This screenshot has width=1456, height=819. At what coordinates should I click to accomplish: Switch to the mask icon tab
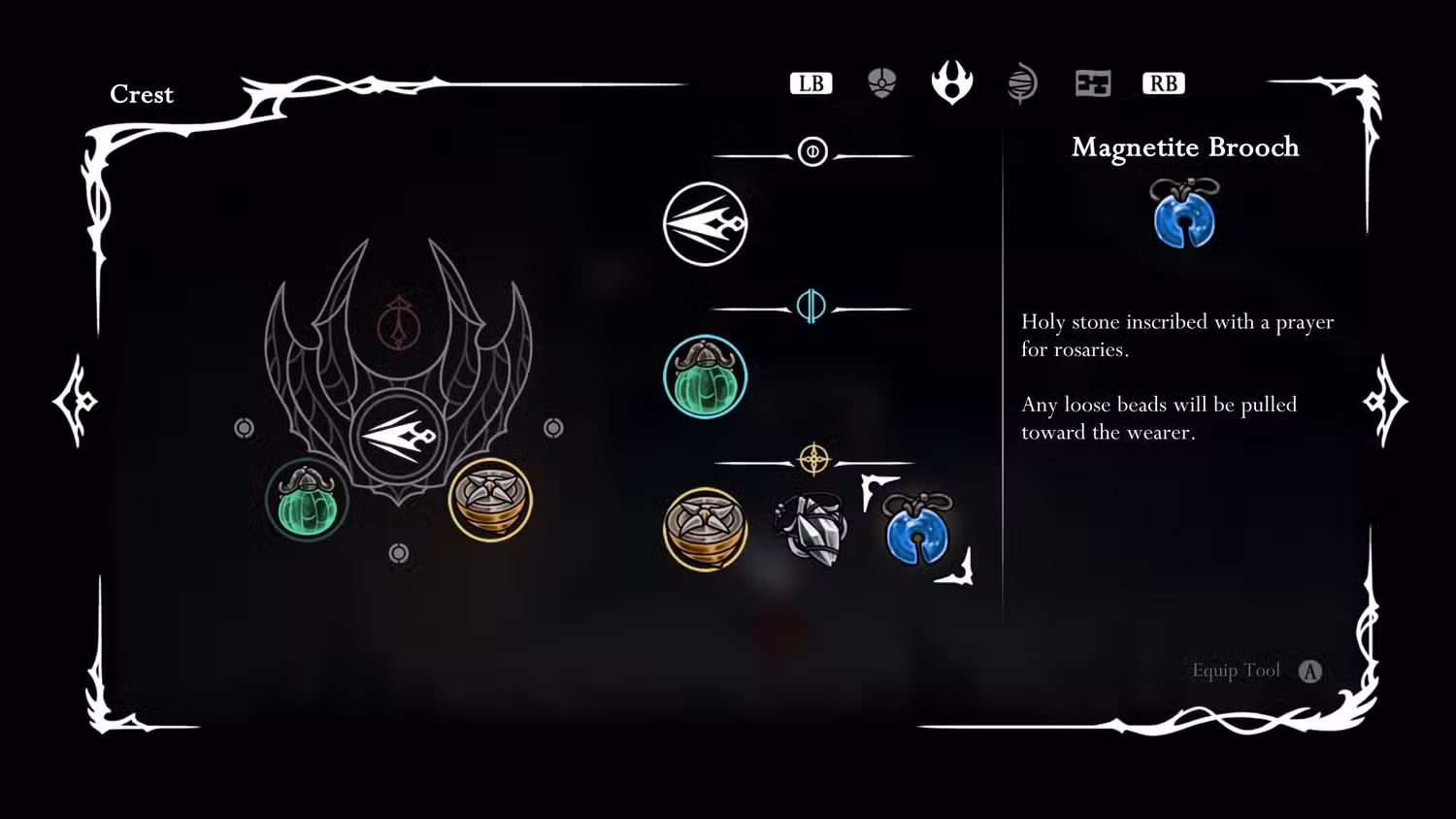[x=881, y=83]
